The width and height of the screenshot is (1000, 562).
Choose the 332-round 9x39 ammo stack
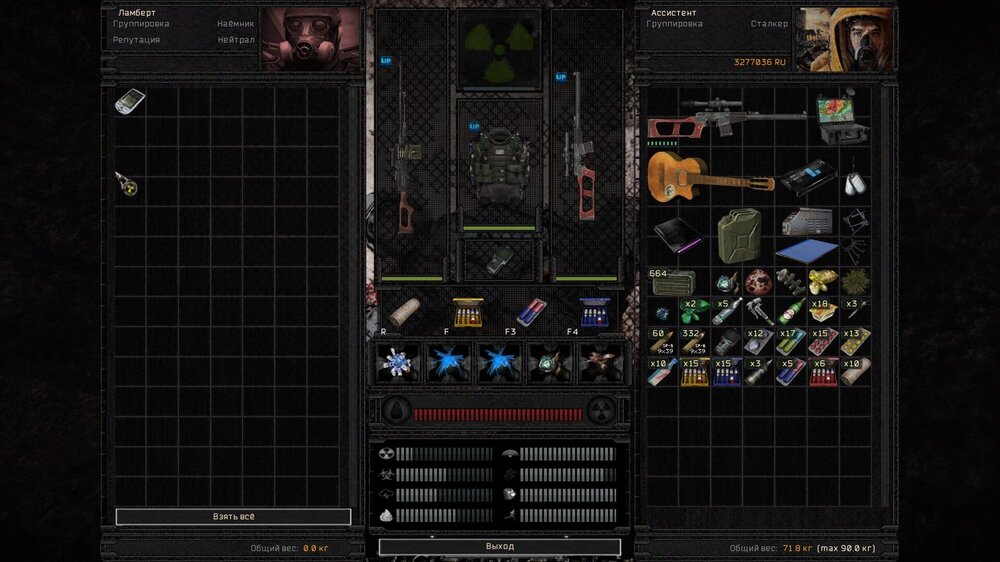(693, 341)
